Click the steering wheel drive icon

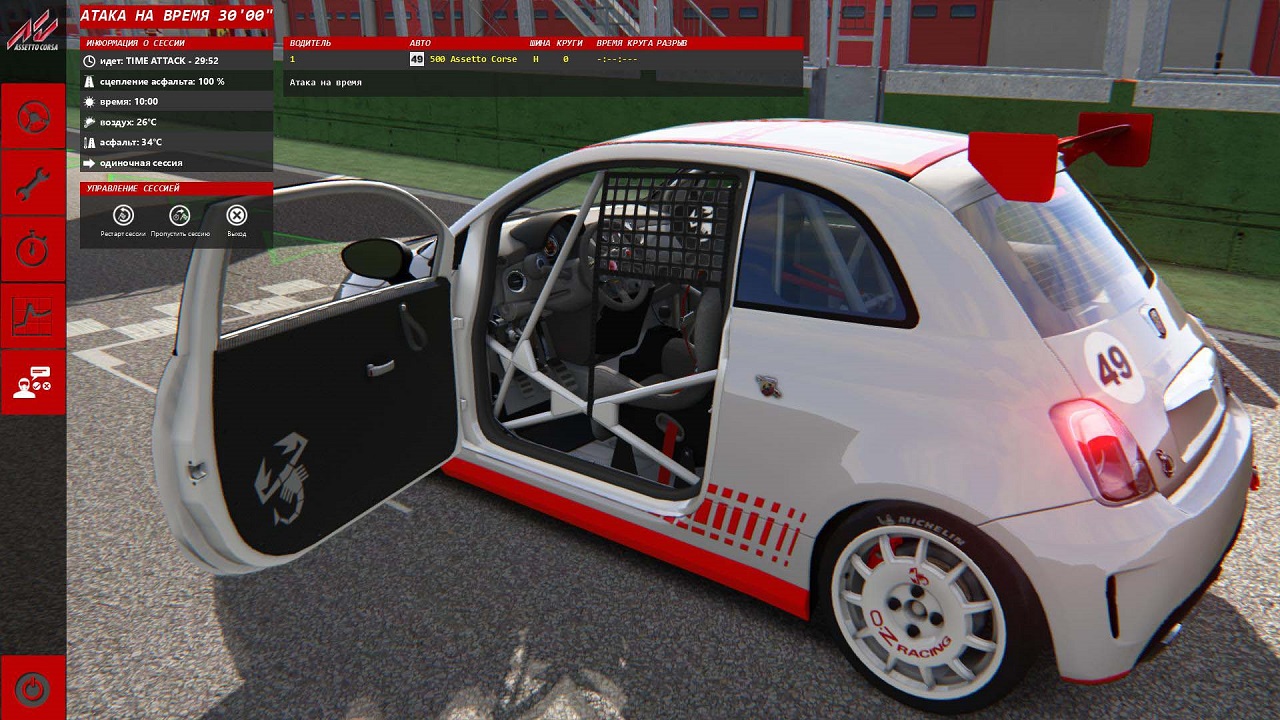click(x=33, y=117)
